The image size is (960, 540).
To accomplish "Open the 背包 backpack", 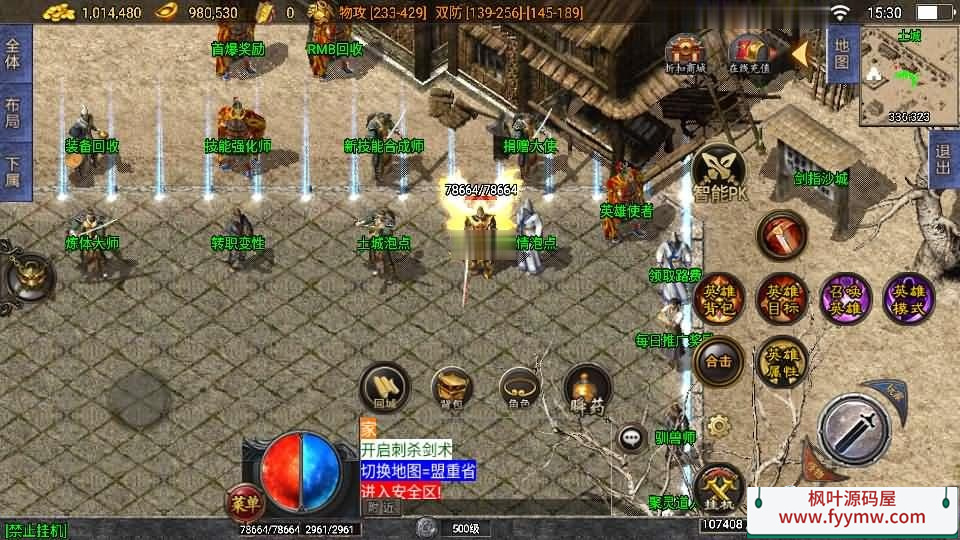I will pos(452,389).
